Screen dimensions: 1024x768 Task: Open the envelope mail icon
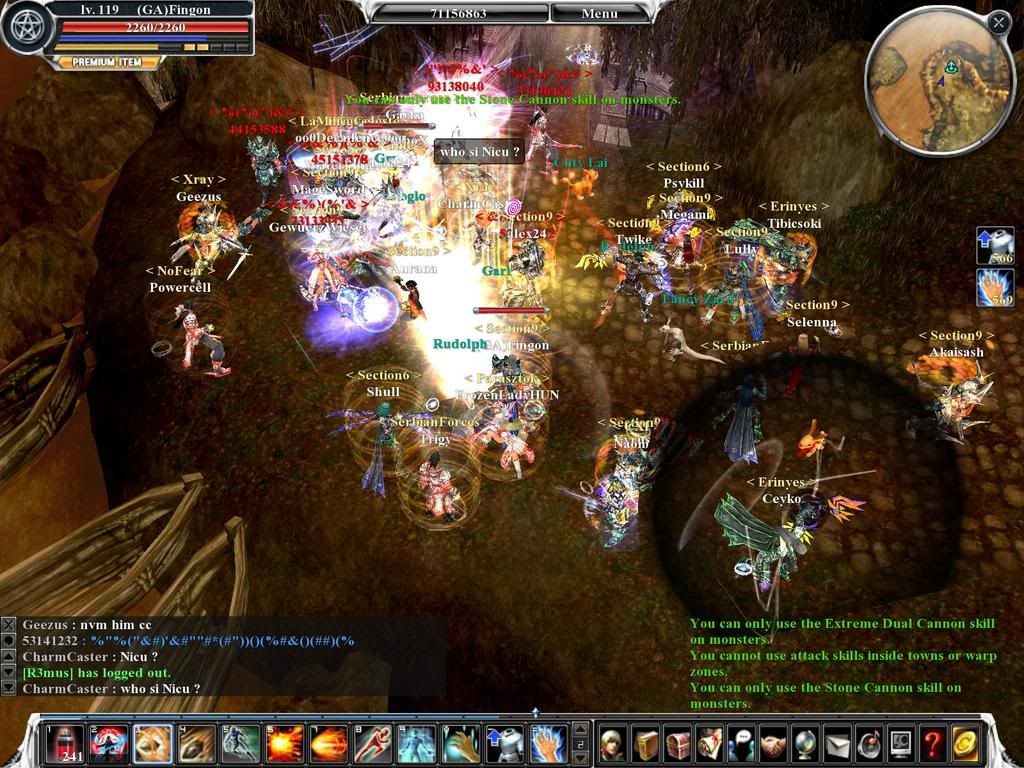click(837, 743)
